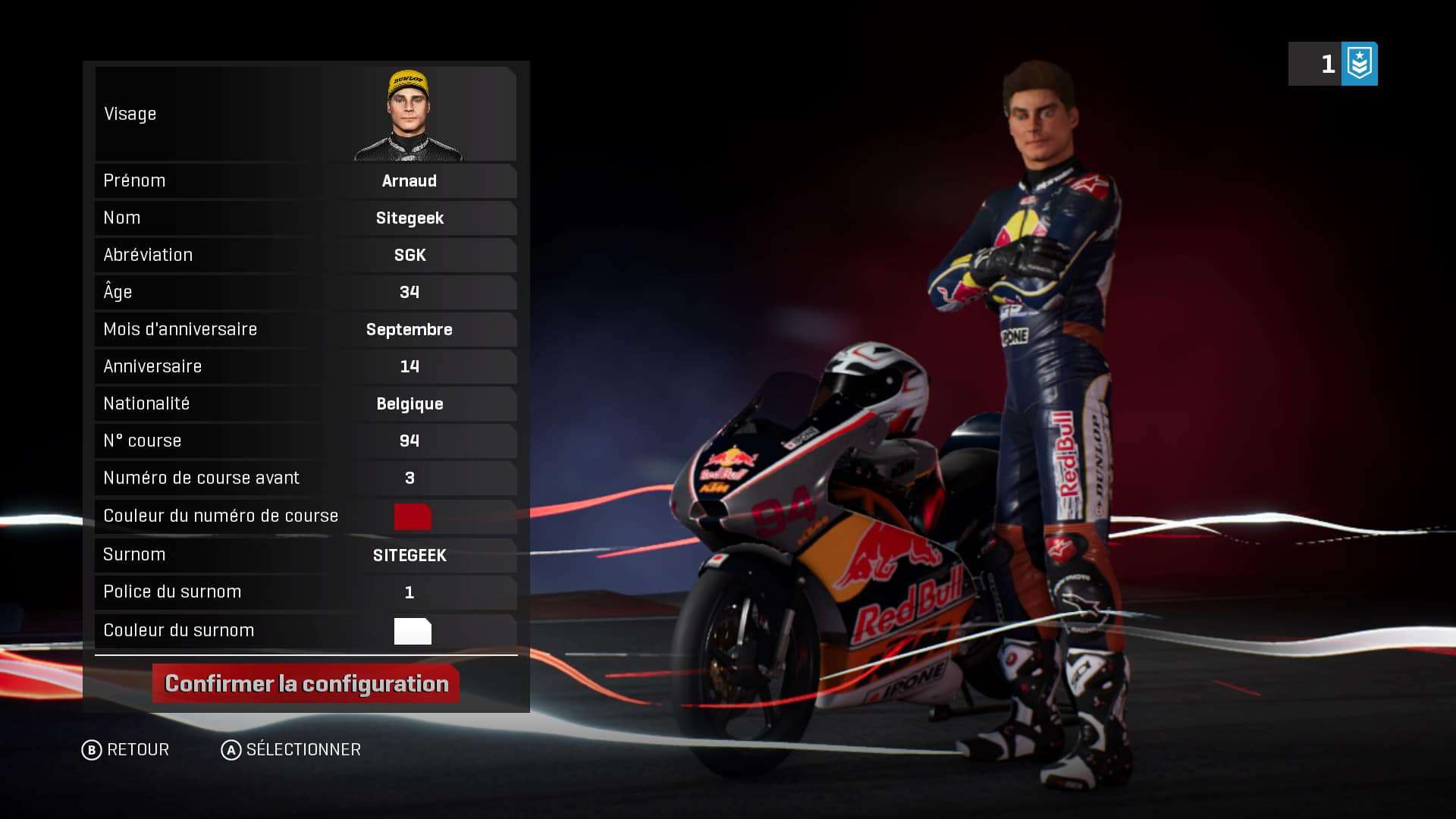Select the Numéro de course avant row

[306, 478]
